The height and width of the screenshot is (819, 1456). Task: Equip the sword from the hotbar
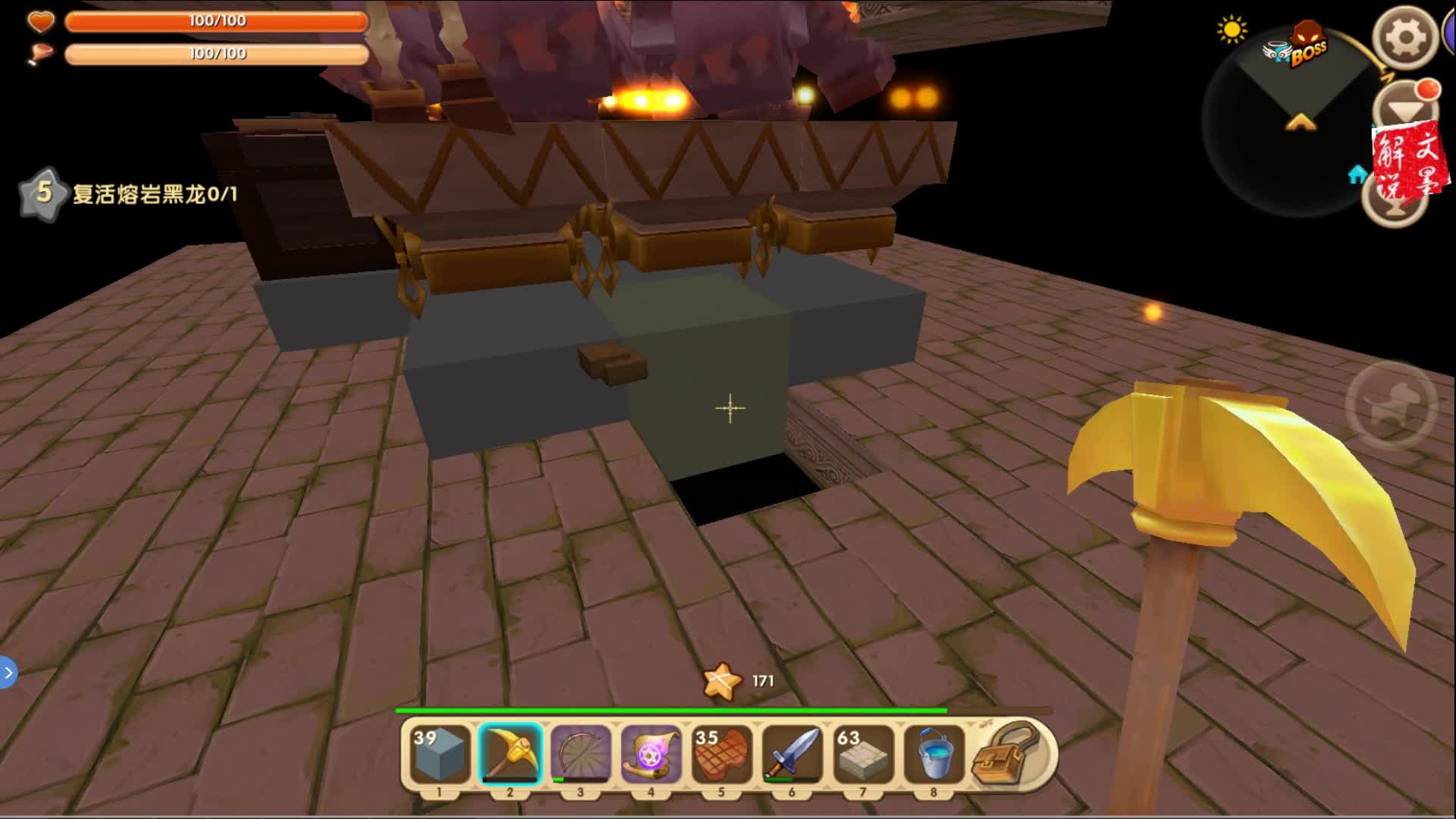(x=792, y=754)
